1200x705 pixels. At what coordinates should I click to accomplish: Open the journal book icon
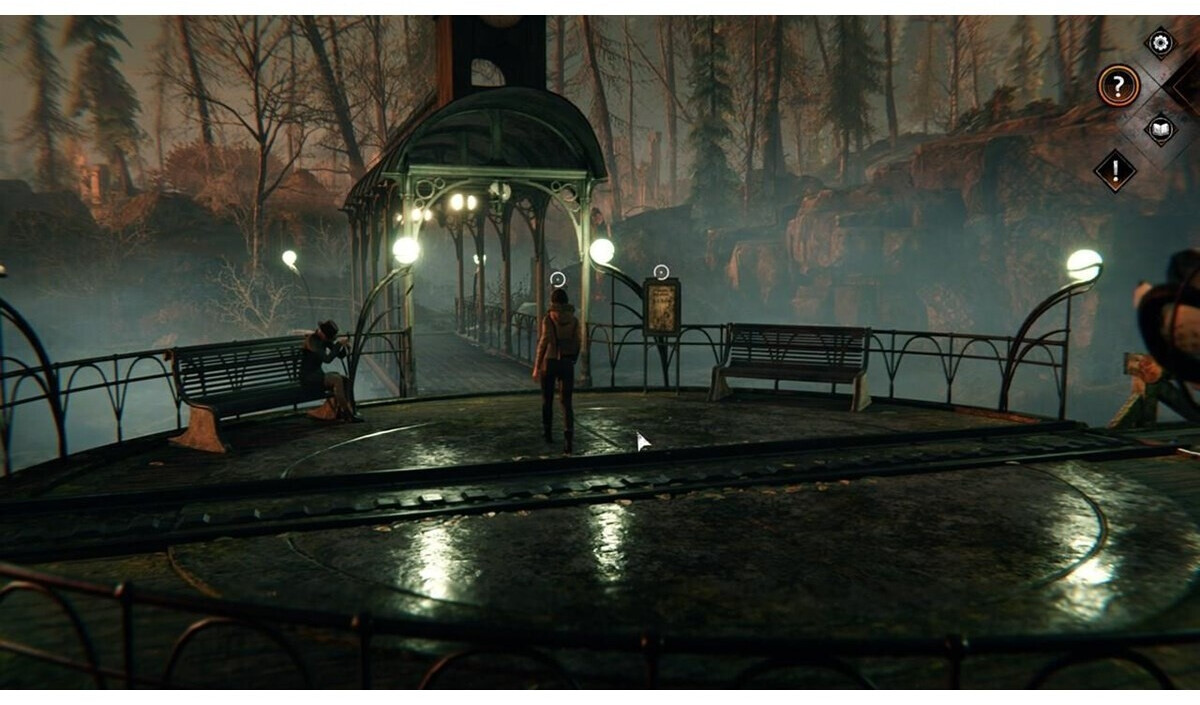(x=1160, y=129)
